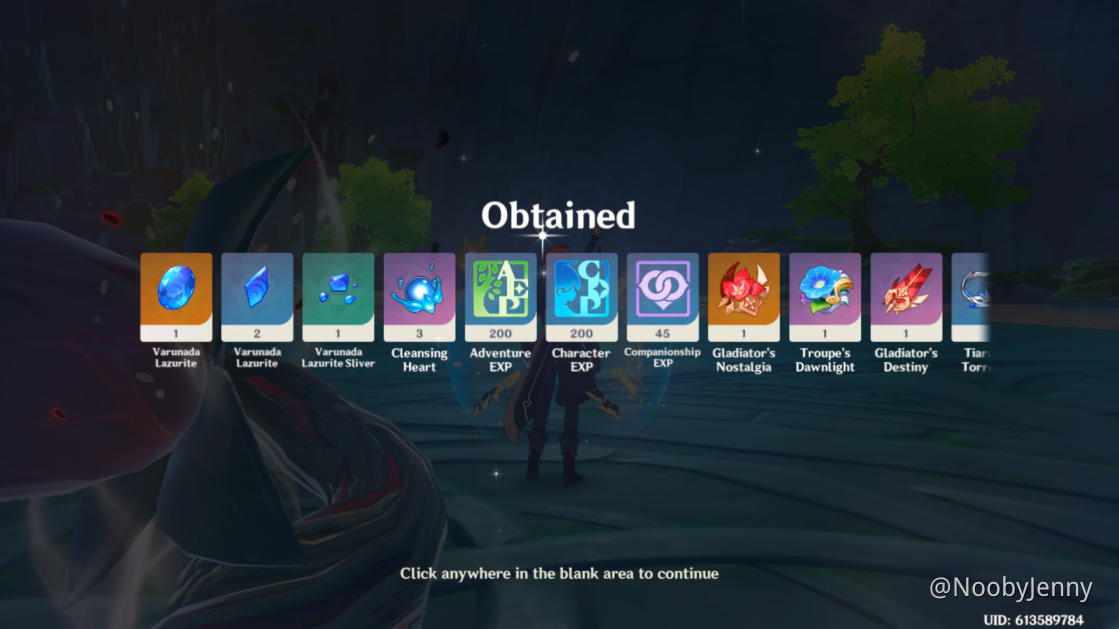The width and height of the screenshot is (1119, 629).
Task: Select the Varunada Lazurite item with quantity 2
Action: (257, 290)
